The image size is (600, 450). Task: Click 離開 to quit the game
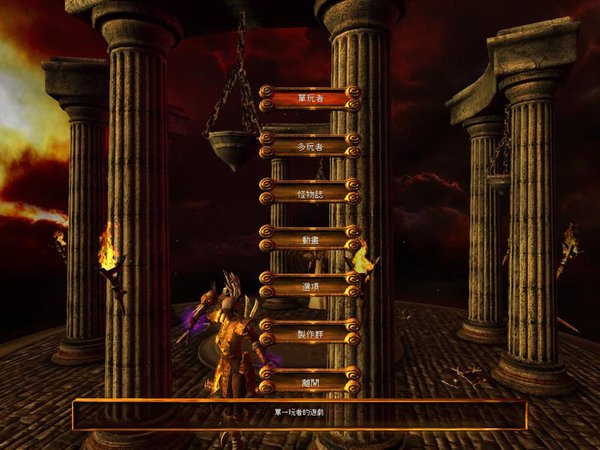(309, 379)
